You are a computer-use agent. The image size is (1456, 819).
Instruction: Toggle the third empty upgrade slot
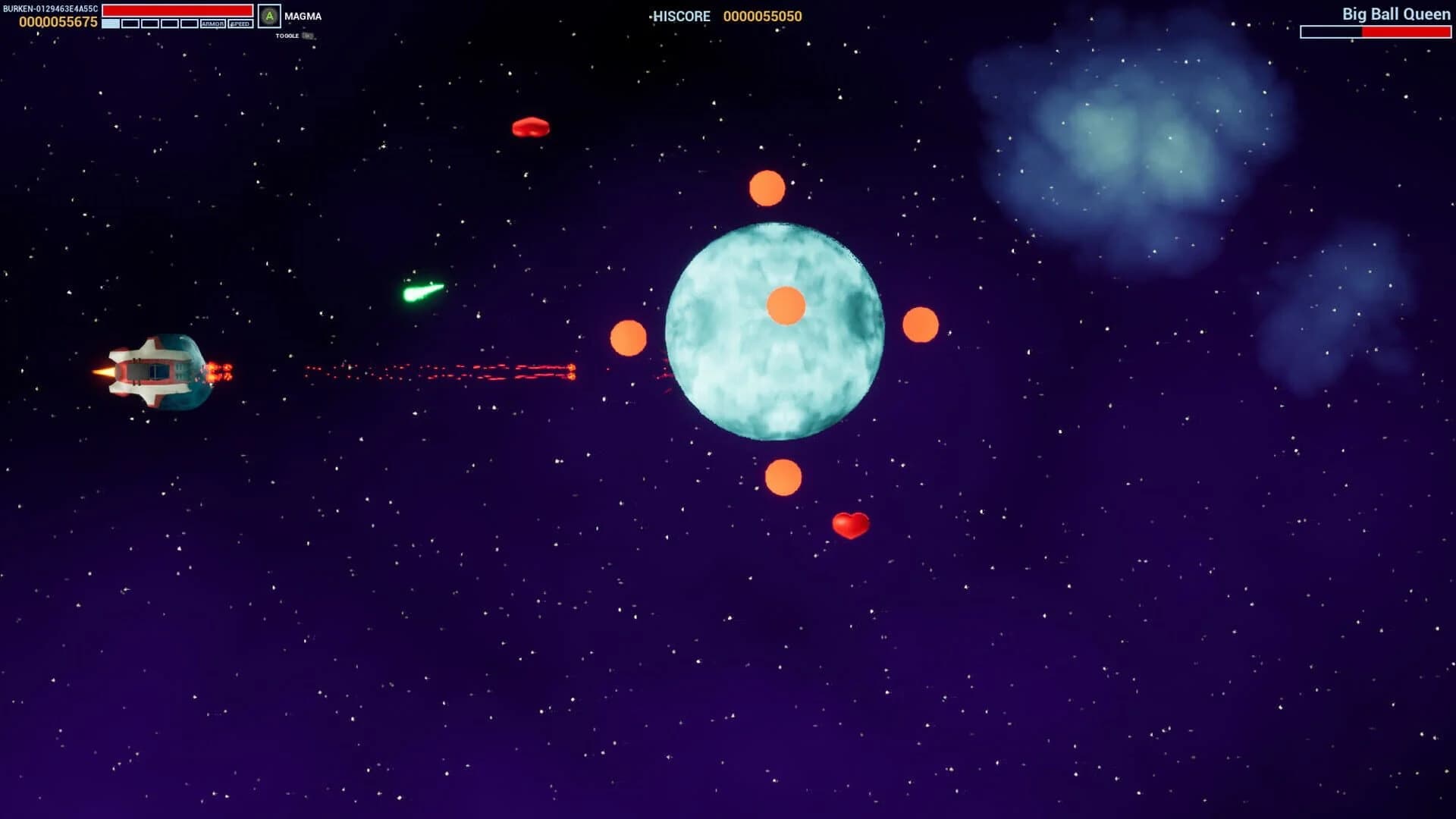click(149, 24)
